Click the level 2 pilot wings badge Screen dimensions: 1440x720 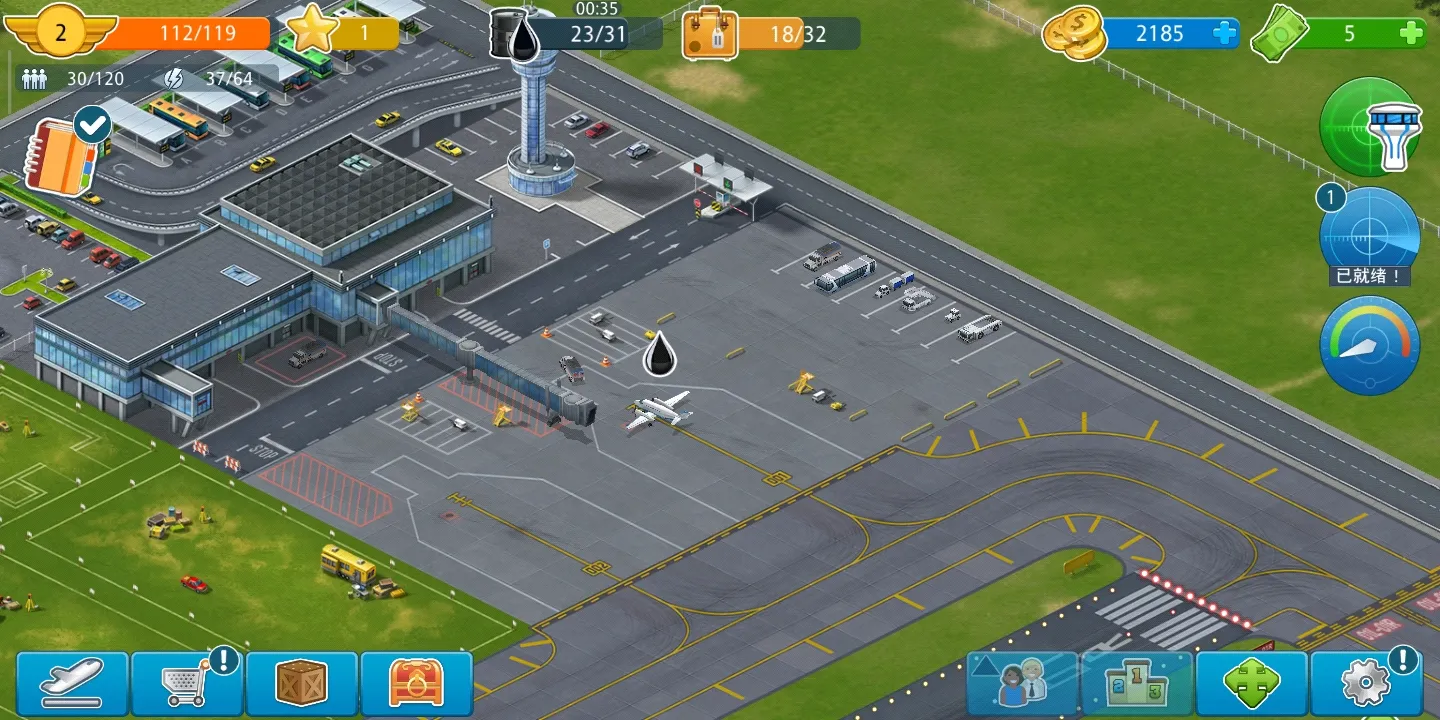coord(60,32)
